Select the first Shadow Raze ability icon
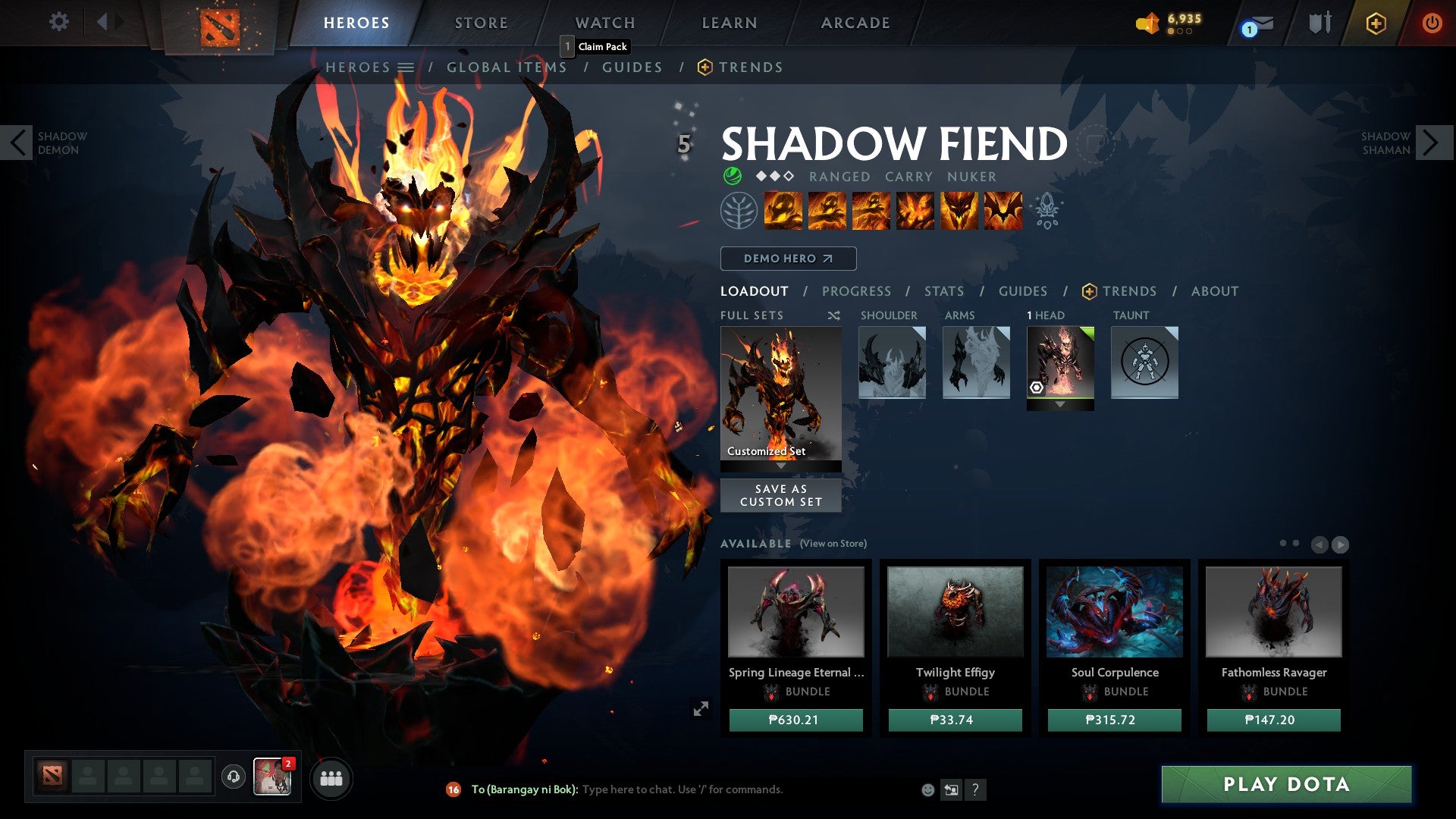1456x819 pixels. click(x=782, y=211)
